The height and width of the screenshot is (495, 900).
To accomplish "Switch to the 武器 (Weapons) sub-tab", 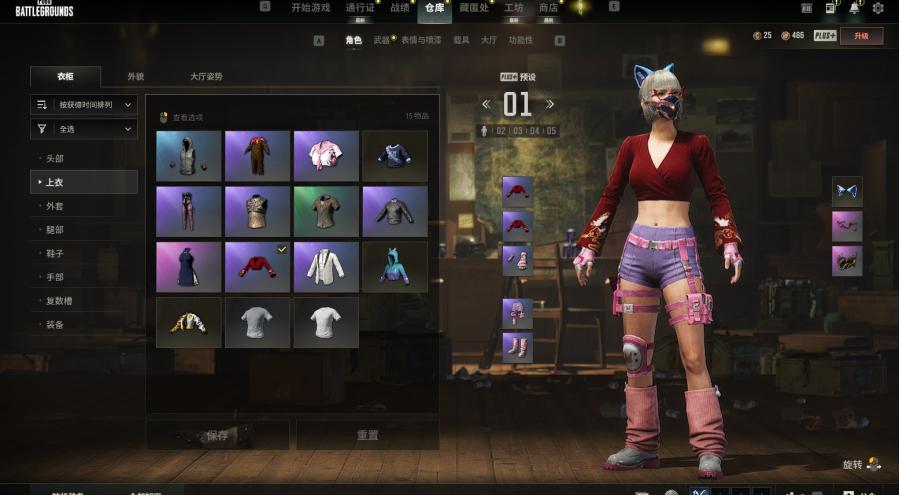I will [x=381, y=41].
